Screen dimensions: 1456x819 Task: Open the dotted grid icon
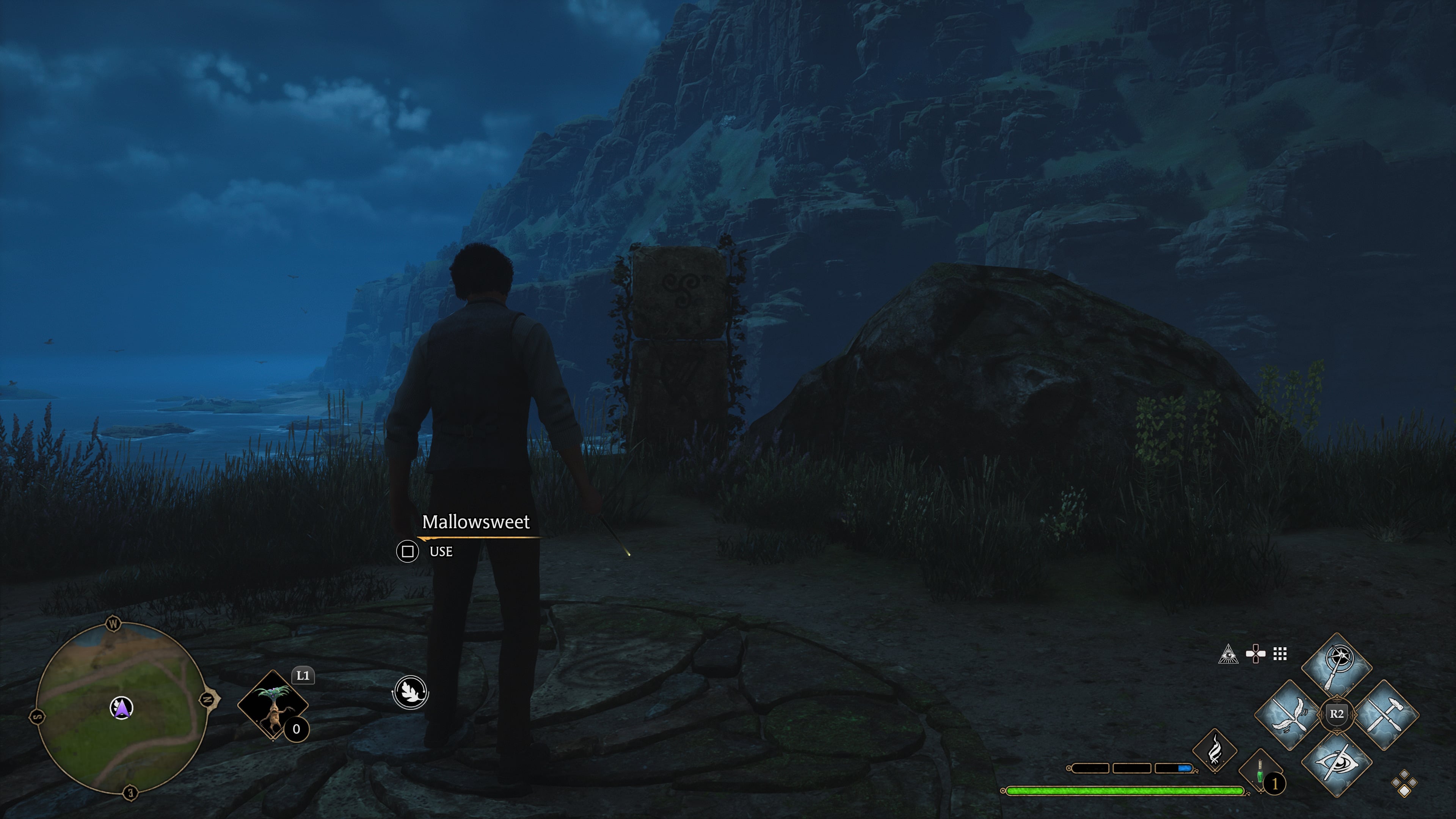1280,654
